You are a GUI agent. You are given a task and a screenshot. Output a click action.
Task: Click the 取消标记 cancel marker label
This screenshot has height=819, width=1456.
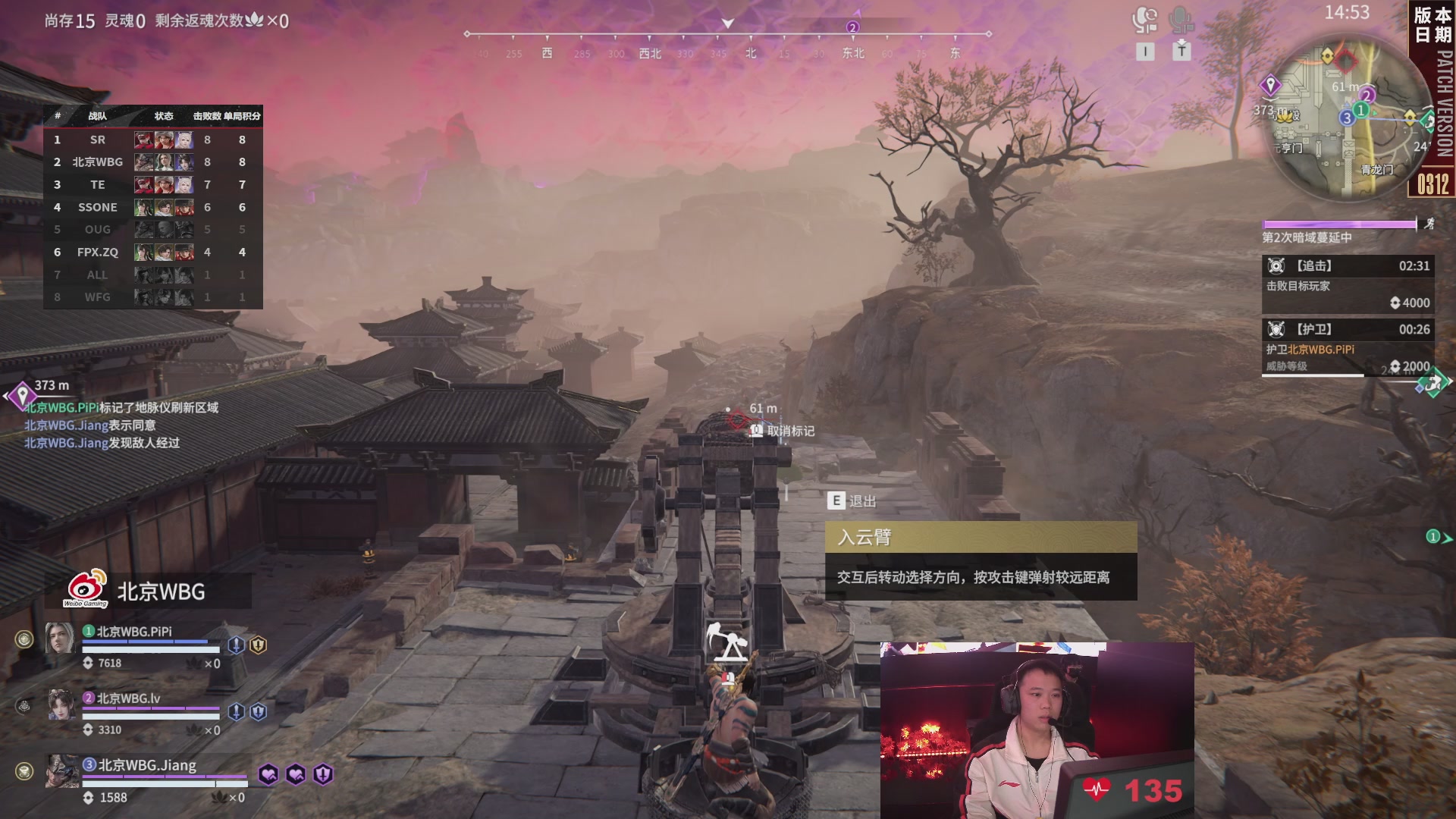789,431
